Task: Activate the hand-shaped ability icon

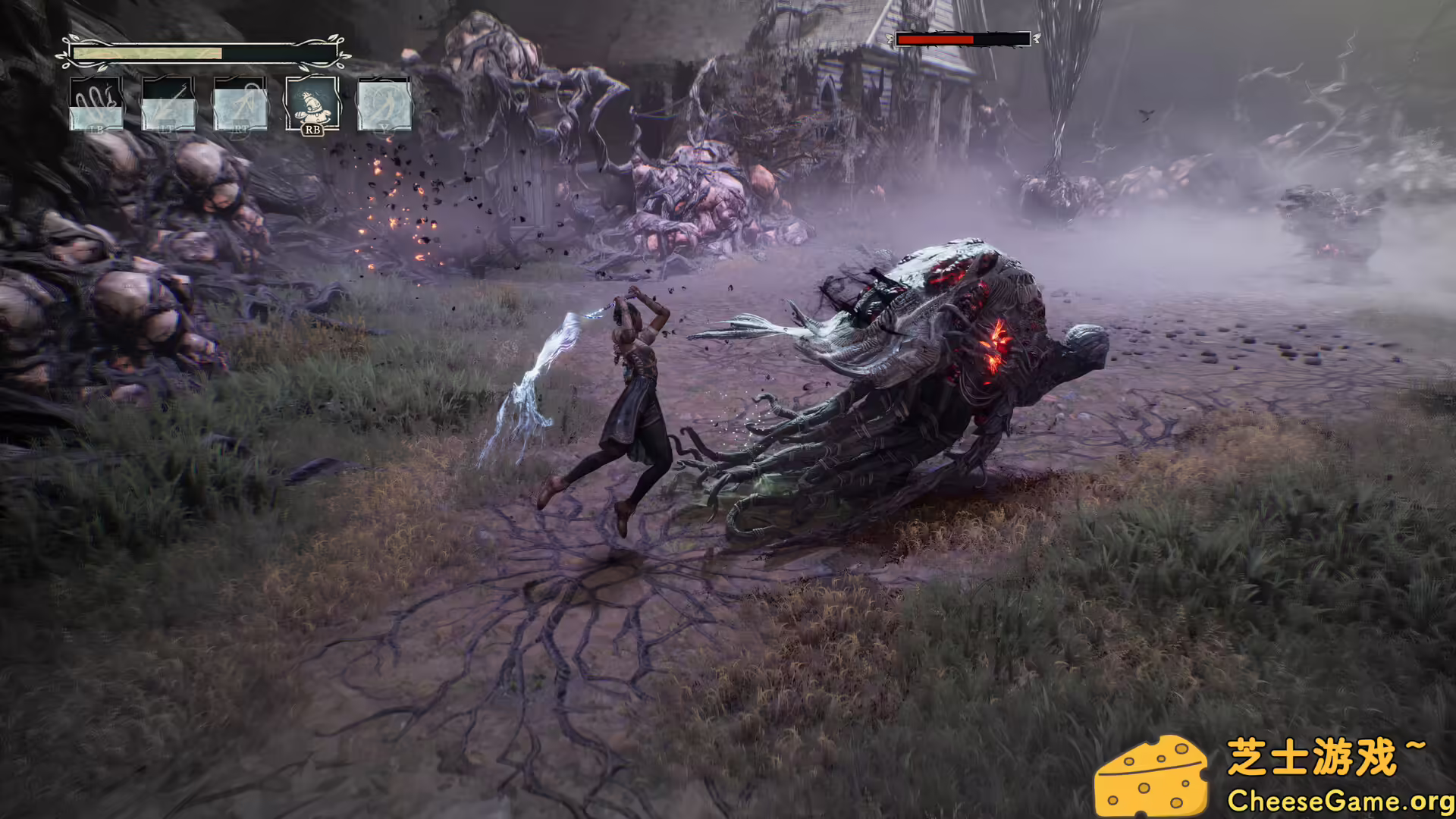Action: coord(96,104)
